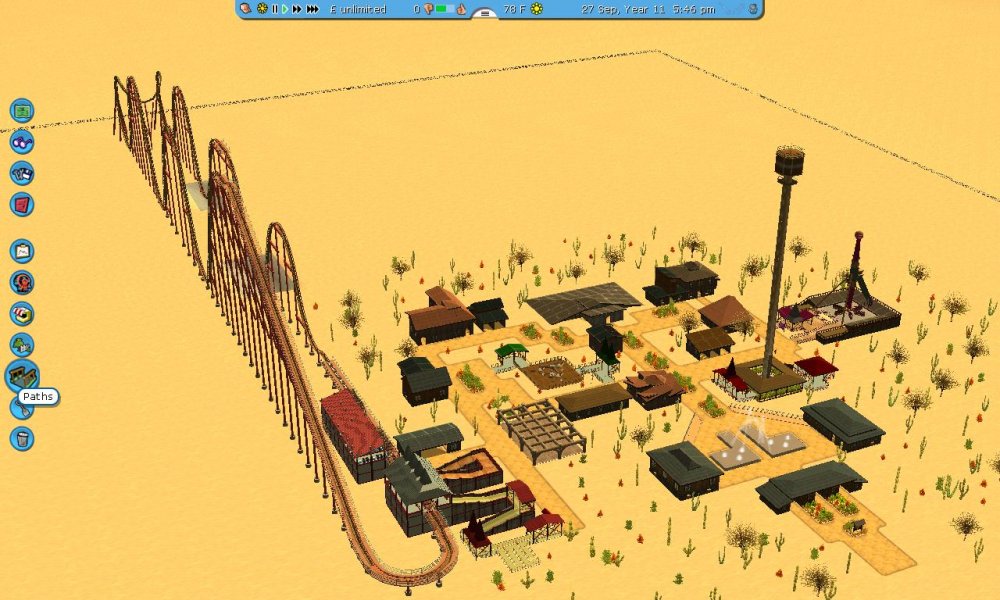
Task: Select the trash can delete tool
Action: click(x=22, y=438)
